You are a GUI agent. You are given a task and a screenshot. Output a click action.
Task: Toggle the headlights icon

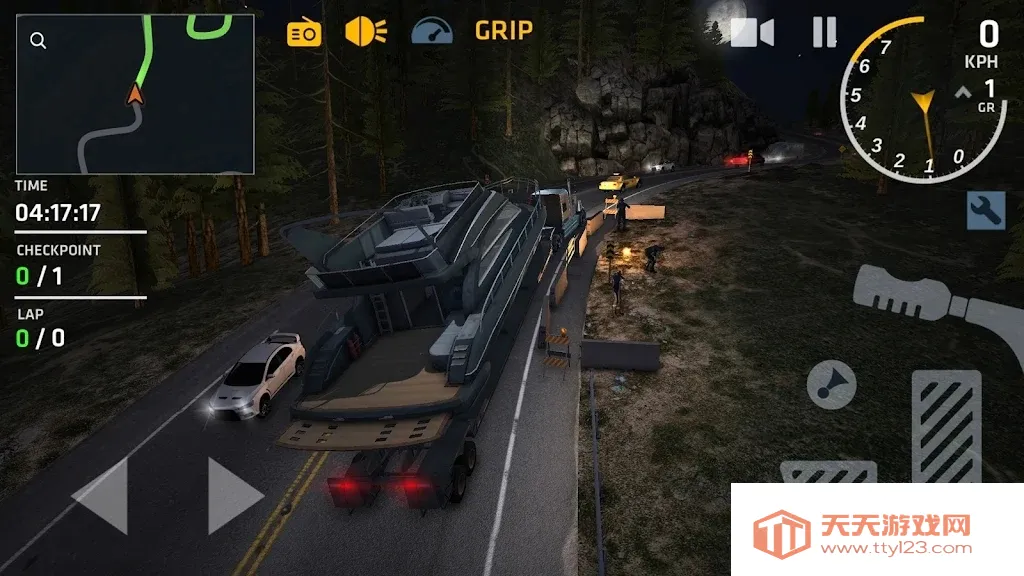(x=366, y=31)
